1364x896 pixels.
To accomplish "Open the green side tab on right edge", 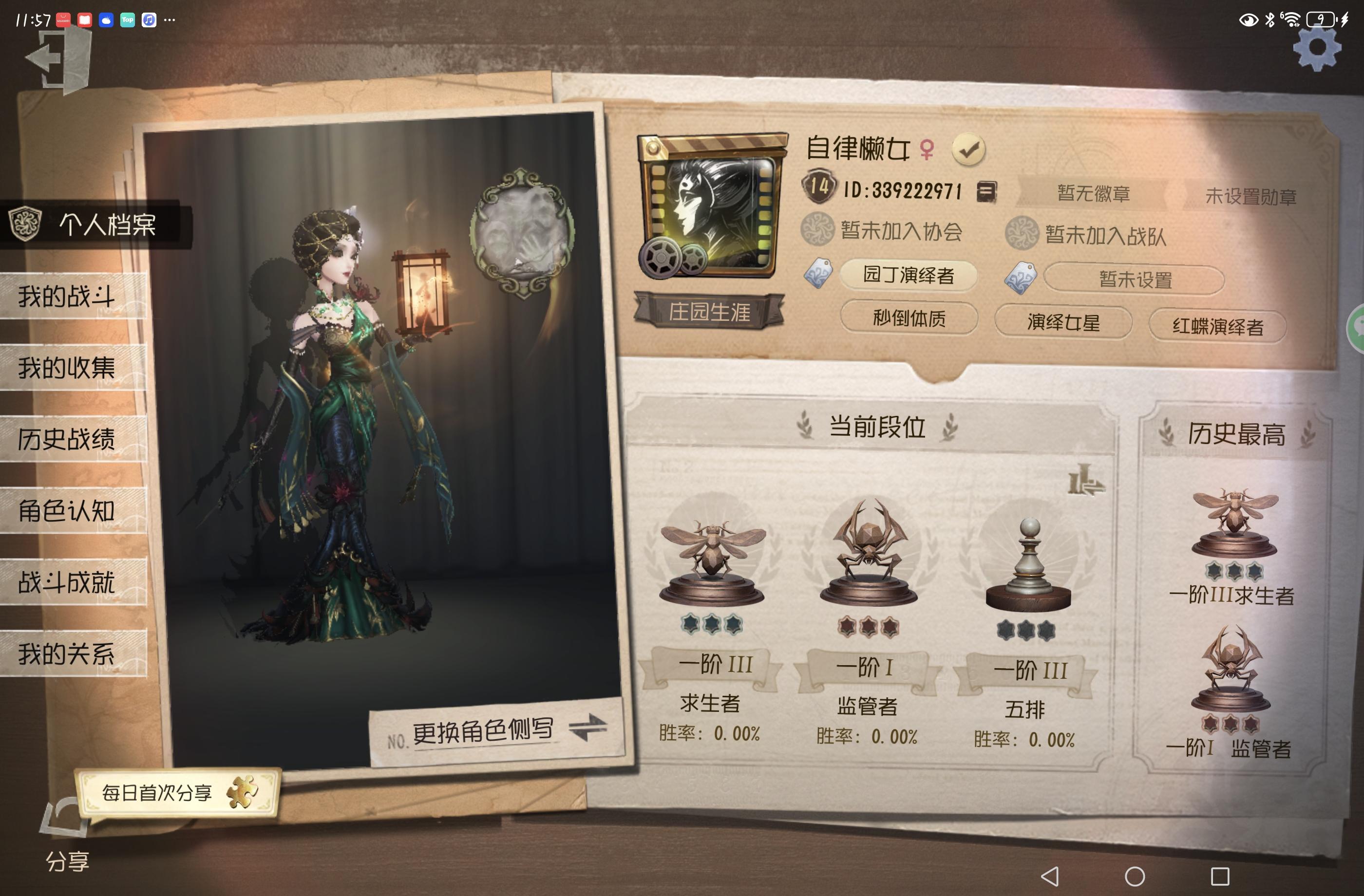I will pyautogui.click(x=1357, y=329).
